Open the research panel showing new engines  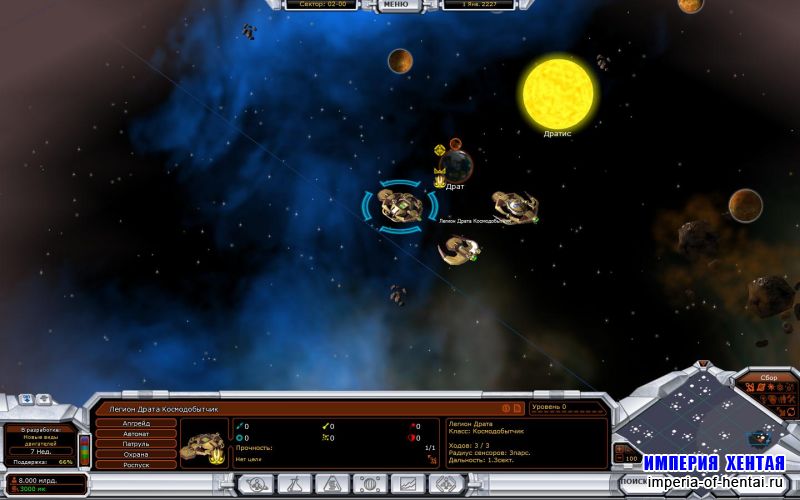click(40, 441)
